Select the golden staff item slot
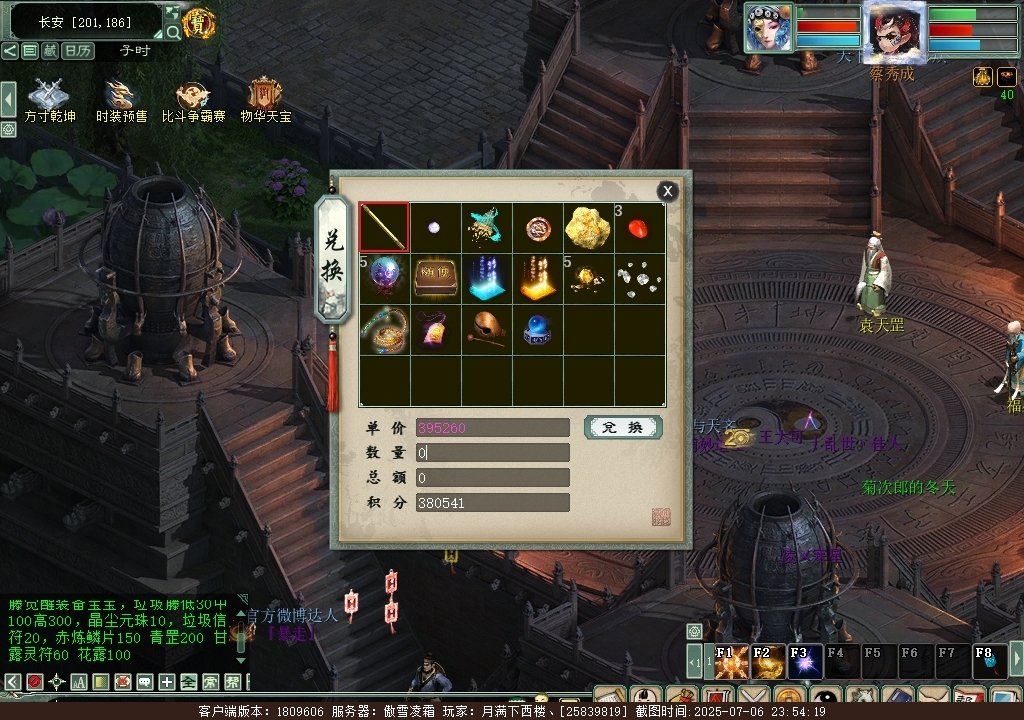 pos(384,228)
